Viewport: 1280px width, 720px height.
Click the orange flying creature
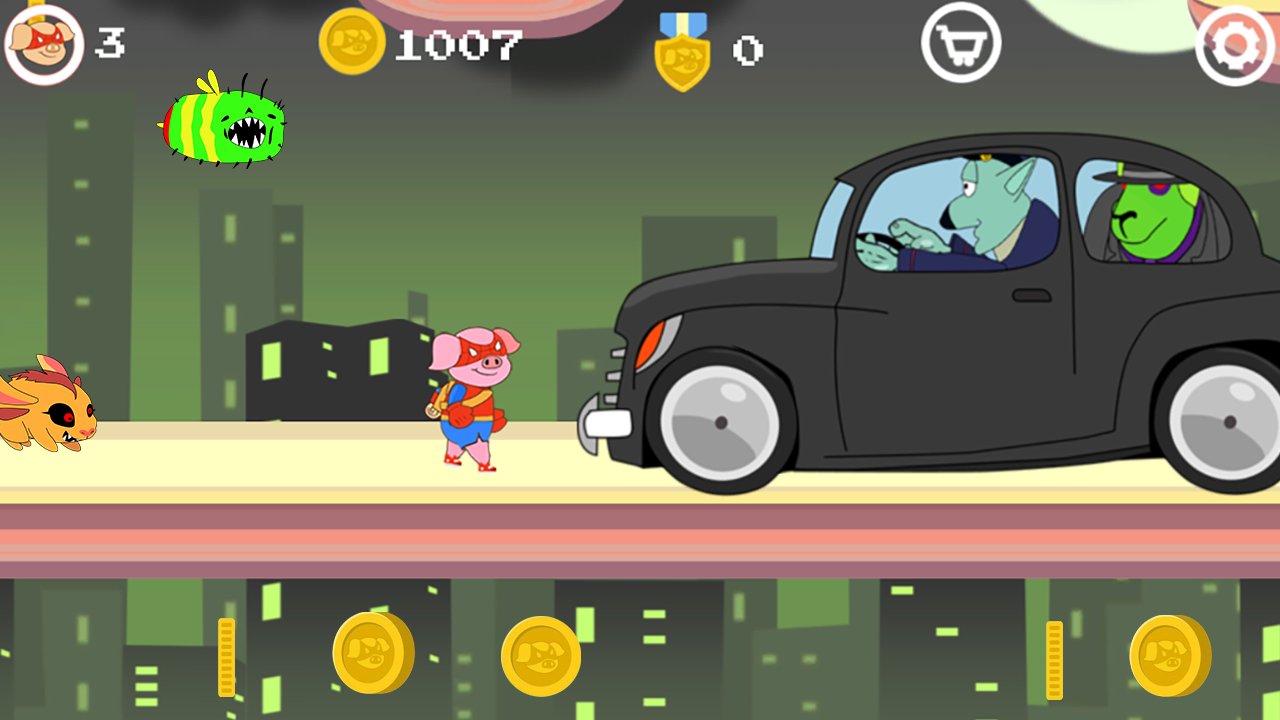point(50,410)
